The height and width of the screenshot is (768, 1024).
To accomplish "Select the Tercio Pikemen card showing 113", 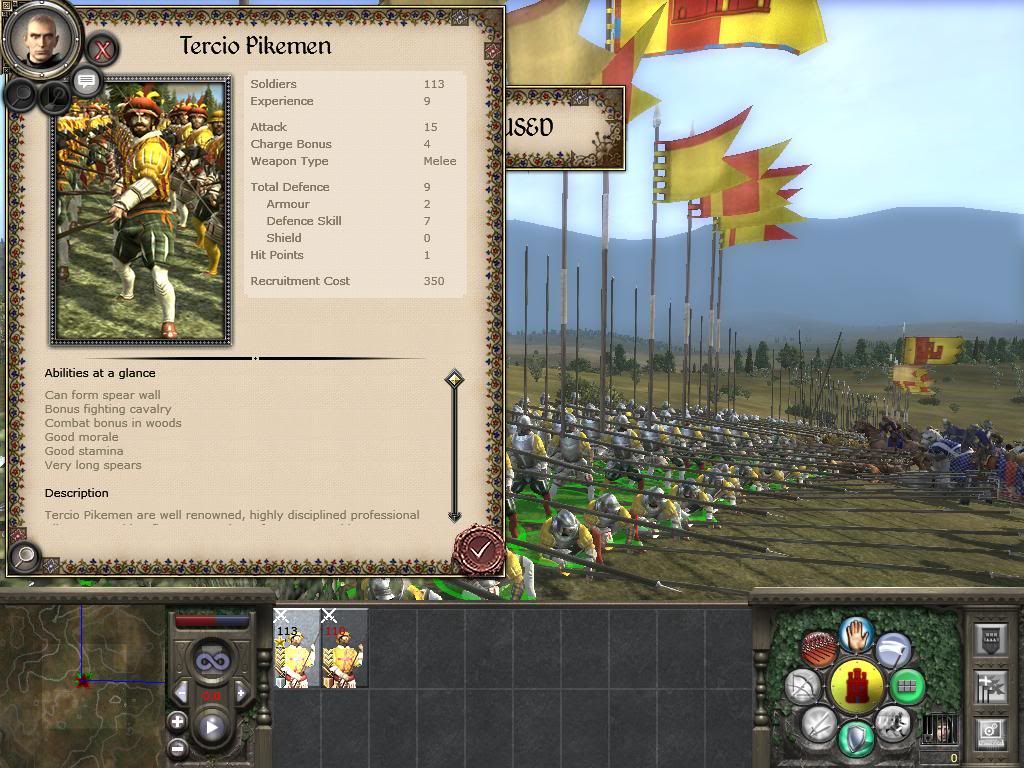I will pos(296,652).
